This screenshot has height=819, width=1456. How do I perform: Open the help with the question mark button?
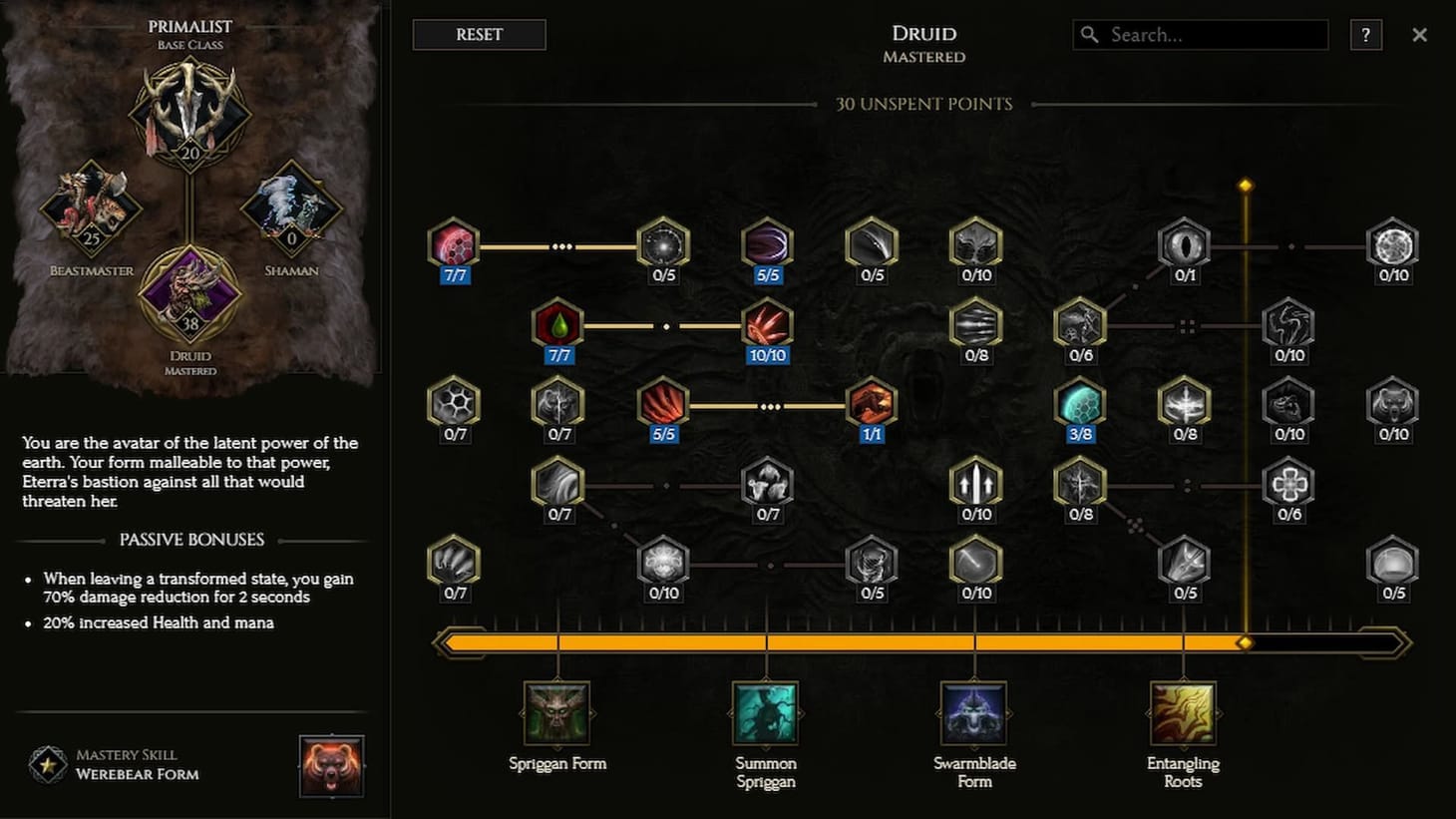(x=1365, y=35)
